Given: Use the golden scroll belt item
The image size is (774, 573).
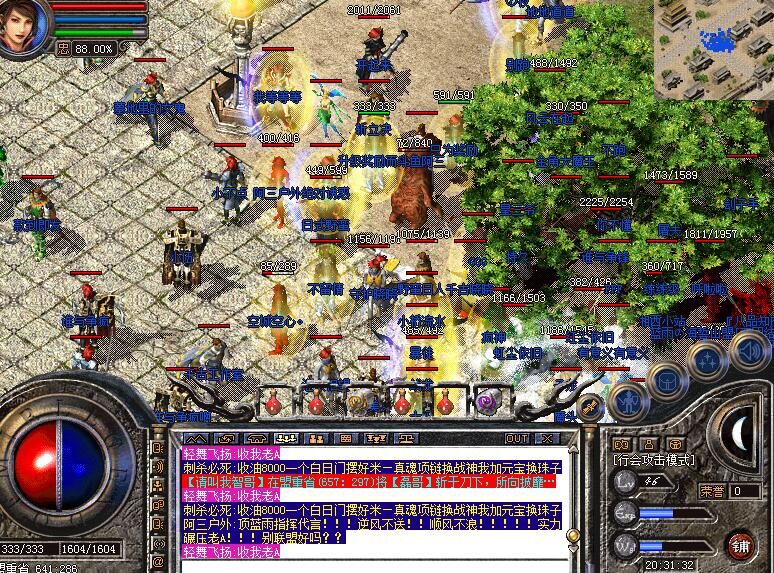Looking at the screenshot, I should coord(357,403).
